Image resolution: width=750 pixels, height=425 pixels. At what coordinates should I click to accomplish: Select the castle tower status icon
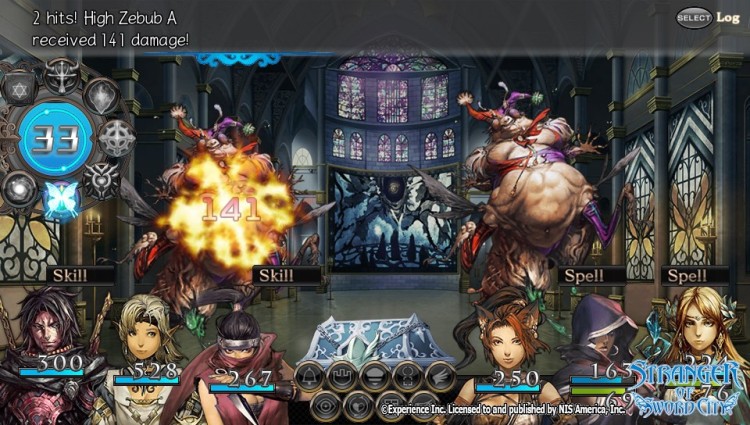coord(342,376)
